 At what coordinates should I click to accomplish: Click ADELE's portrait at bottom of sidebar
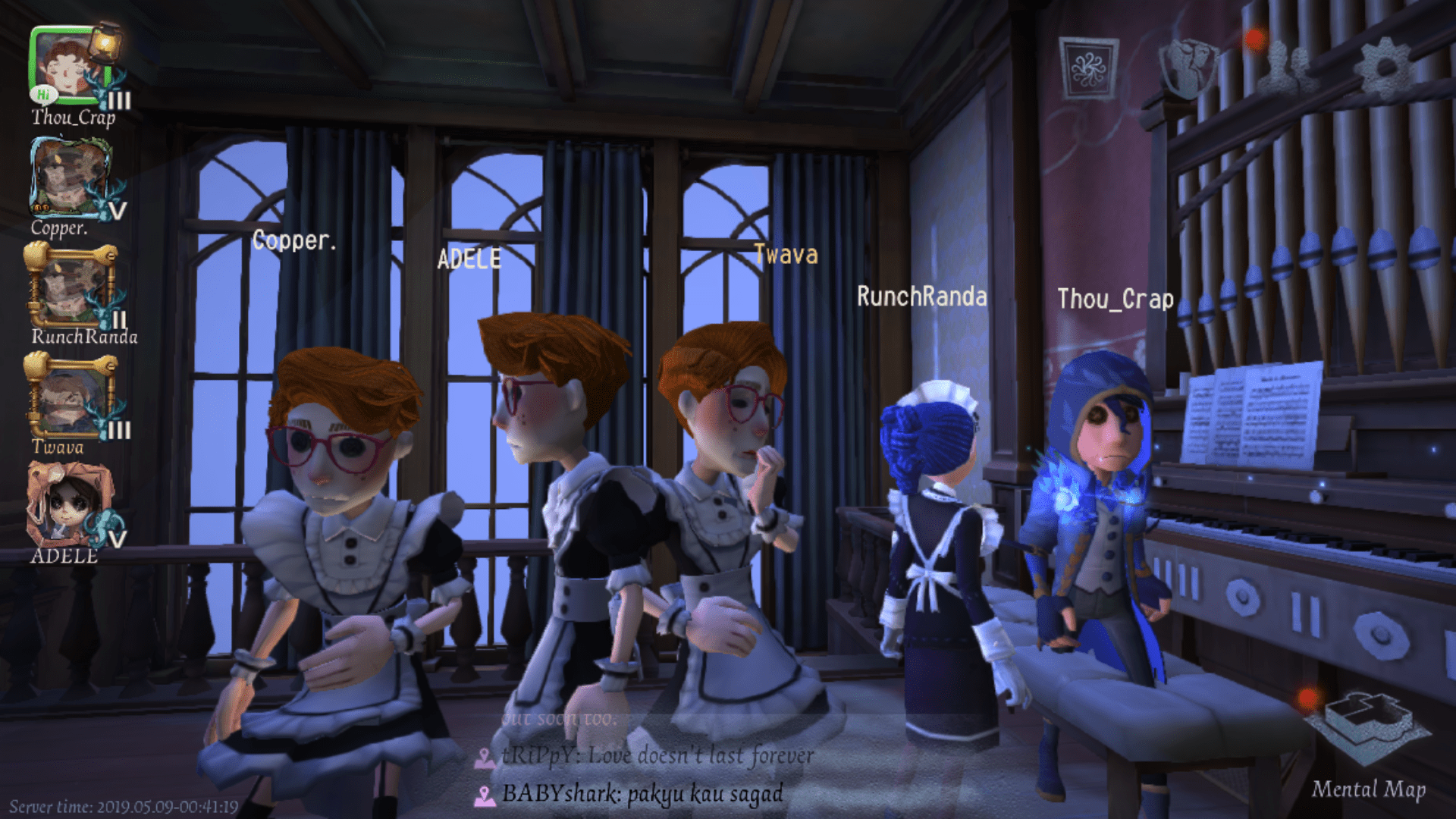[x=72, y=504]
